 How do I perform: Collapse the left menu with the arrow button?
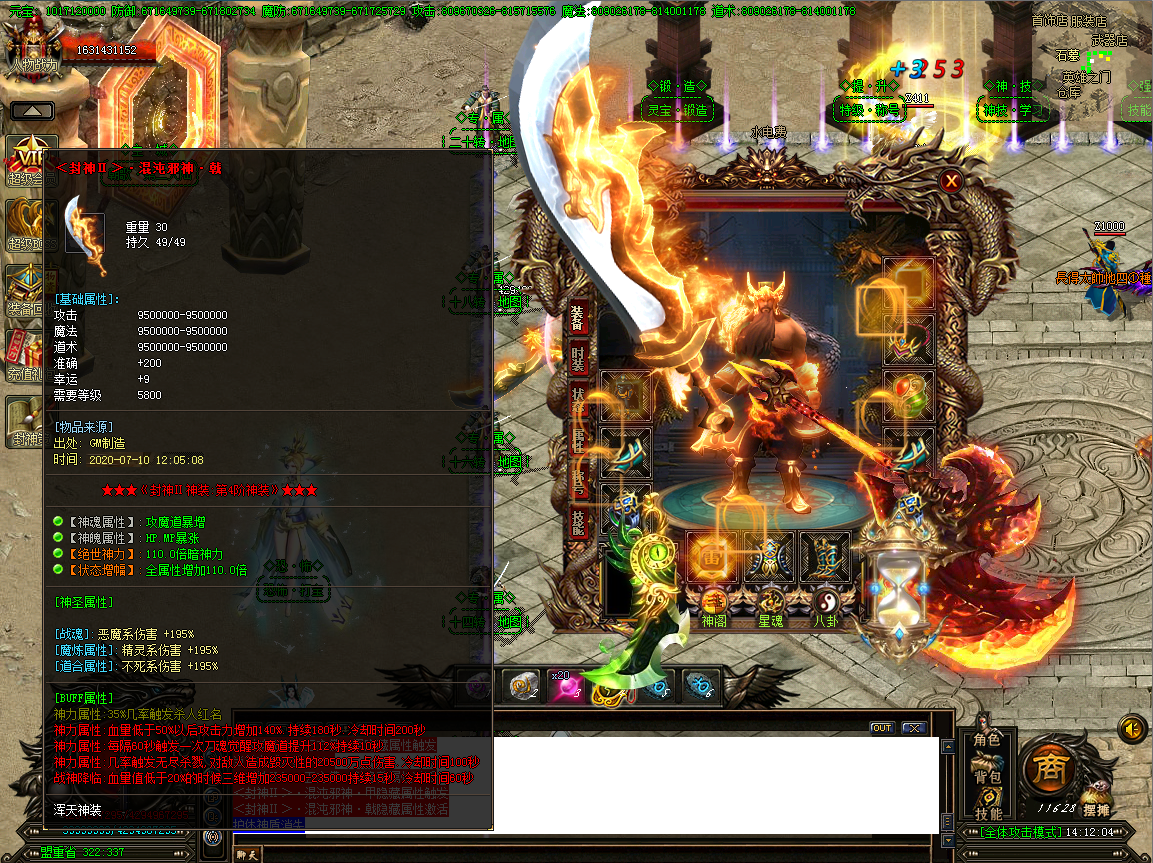click(32, 110)
